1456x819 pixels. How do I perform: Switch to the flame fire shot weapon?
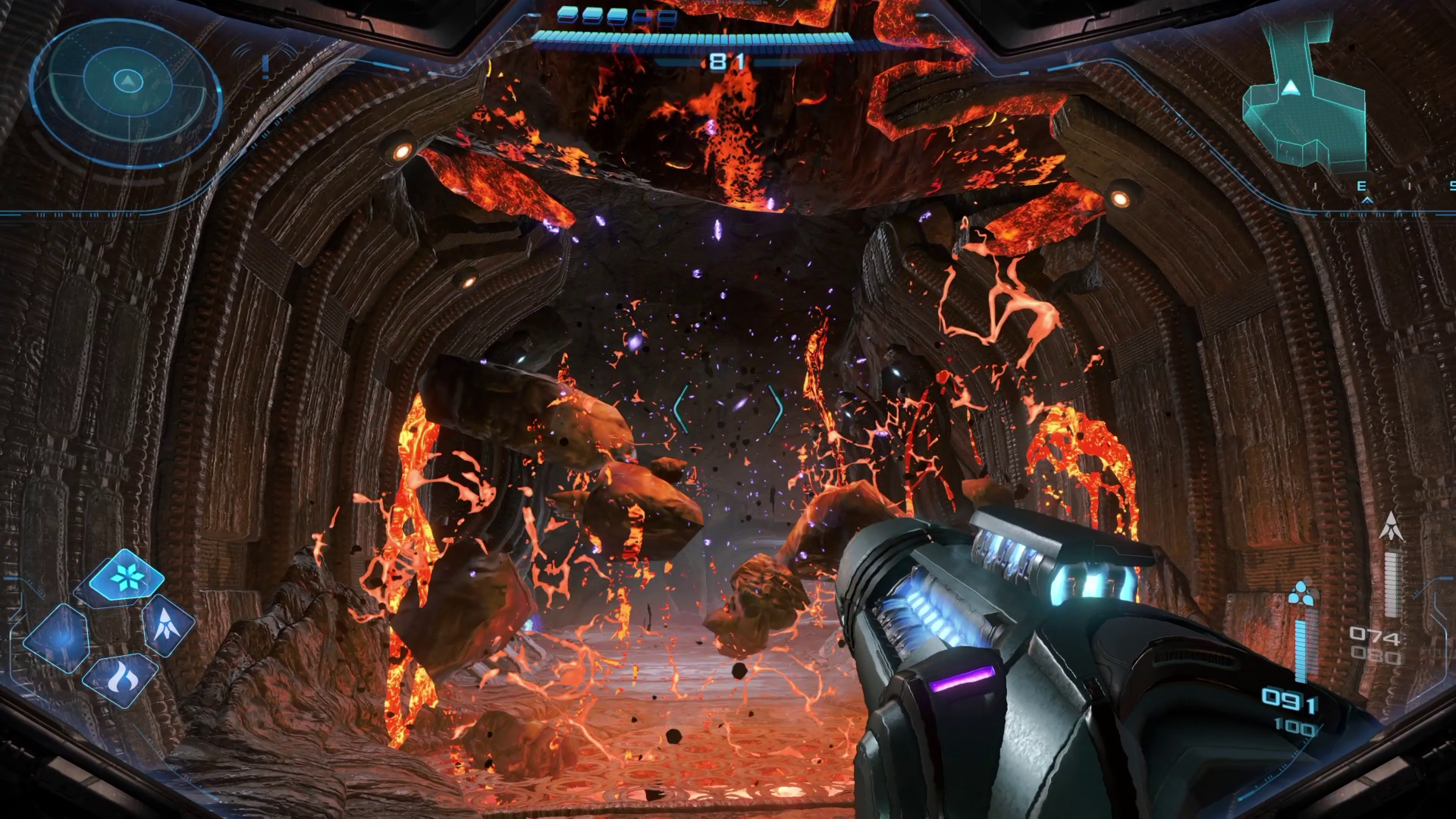121,677
